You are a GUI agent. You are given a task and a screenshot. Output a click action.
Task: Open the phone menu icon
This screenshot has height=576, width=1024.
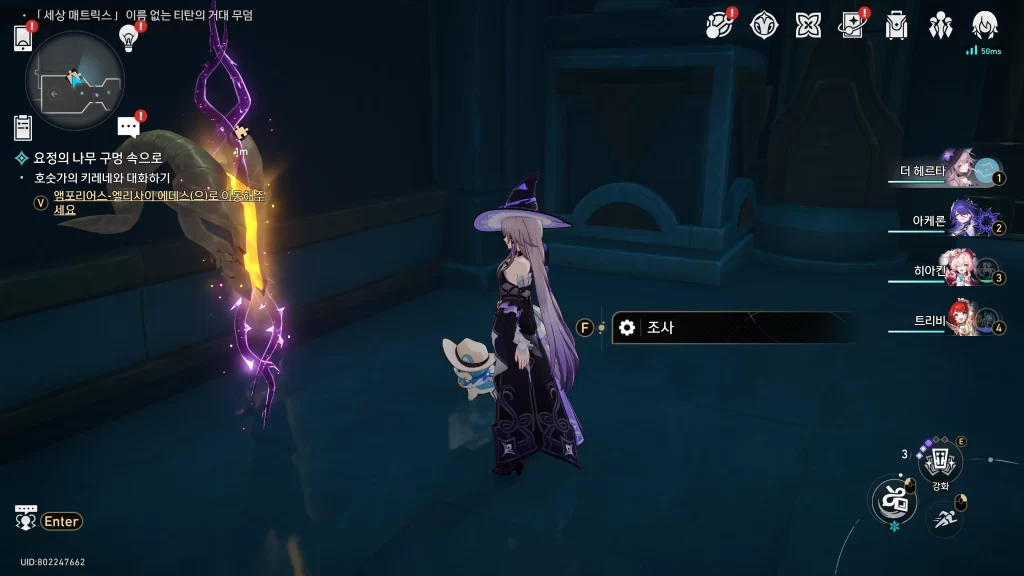(24, 38)
